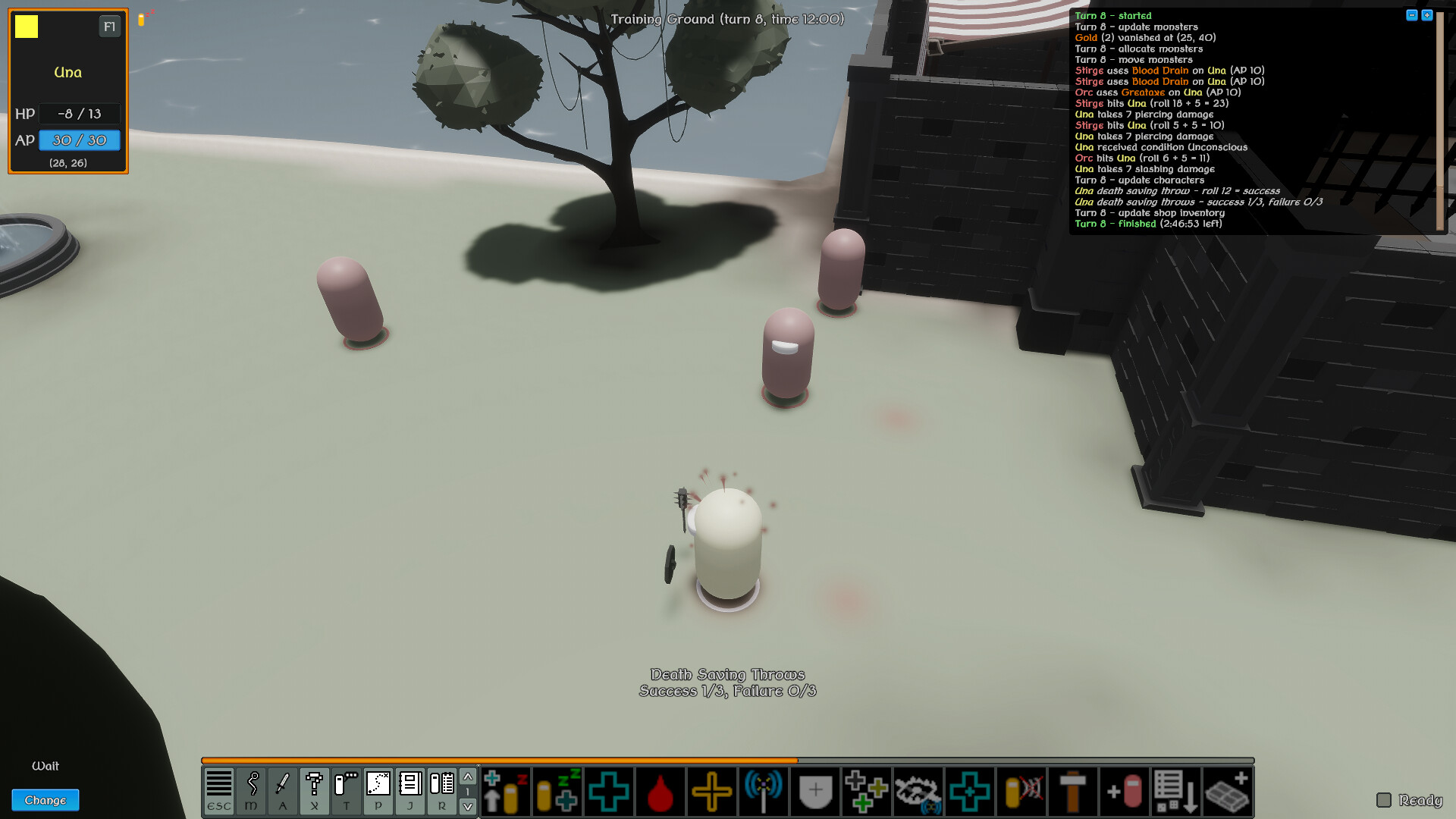The height and width of the screenshot is (819, 1456).
Task: Select the attack sword icon (A)
Action: point(283,791)
